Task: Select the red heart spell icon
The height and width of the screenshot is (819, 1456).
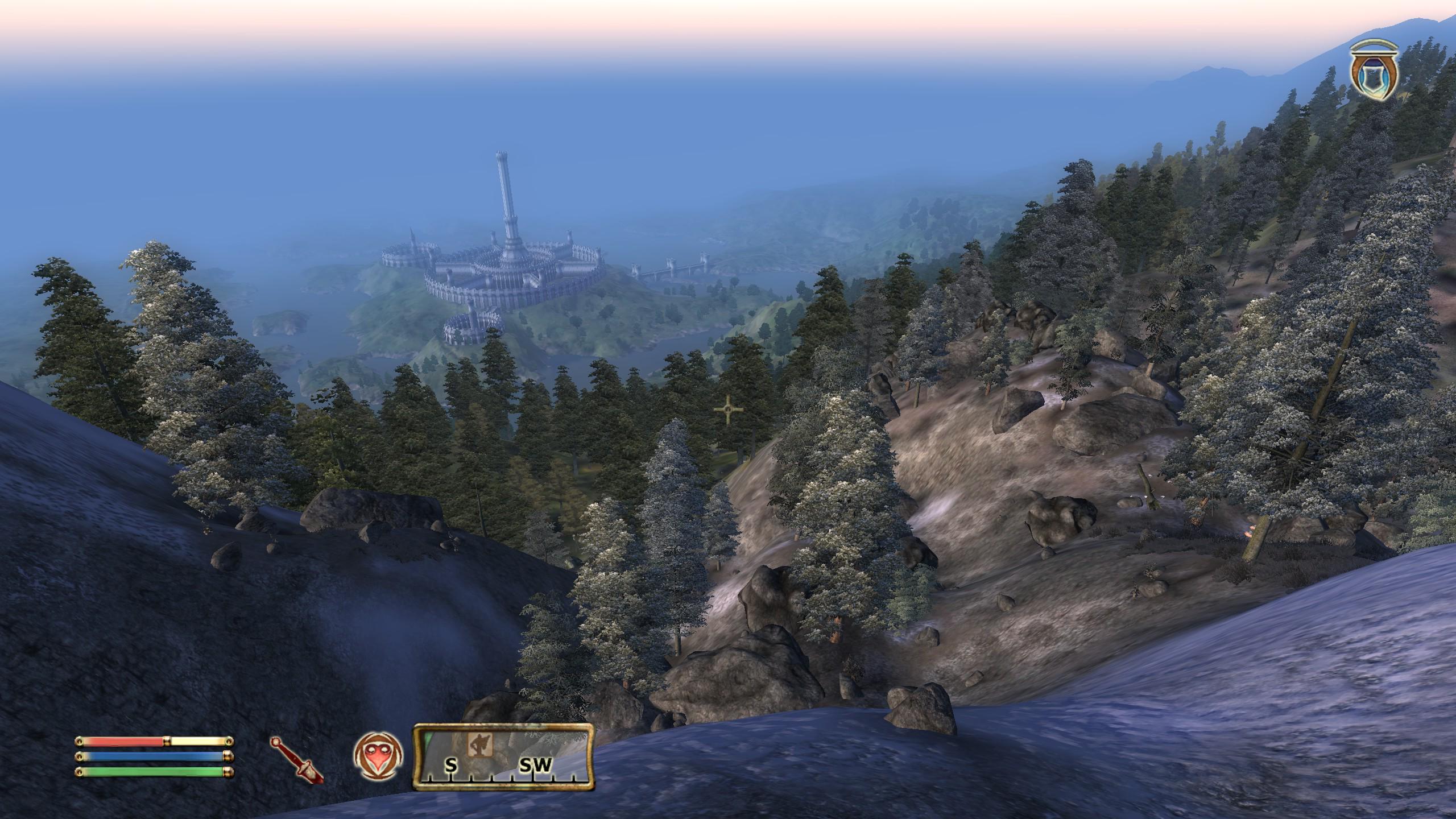Action: tap(379, 756)
